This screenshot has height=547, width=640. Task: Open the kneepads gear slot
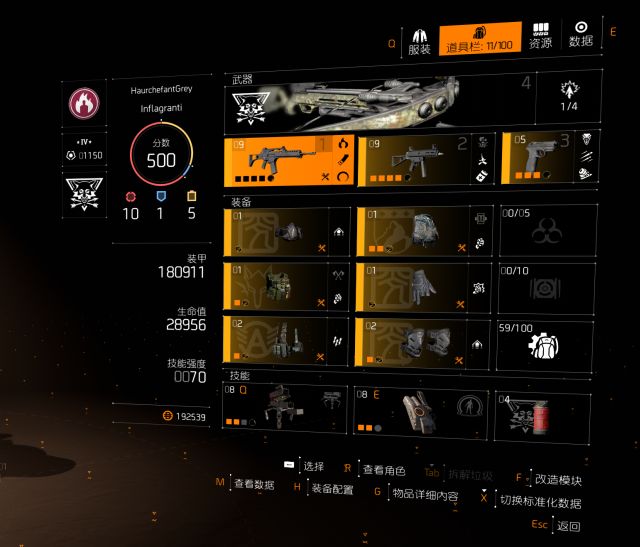(426, 340)
